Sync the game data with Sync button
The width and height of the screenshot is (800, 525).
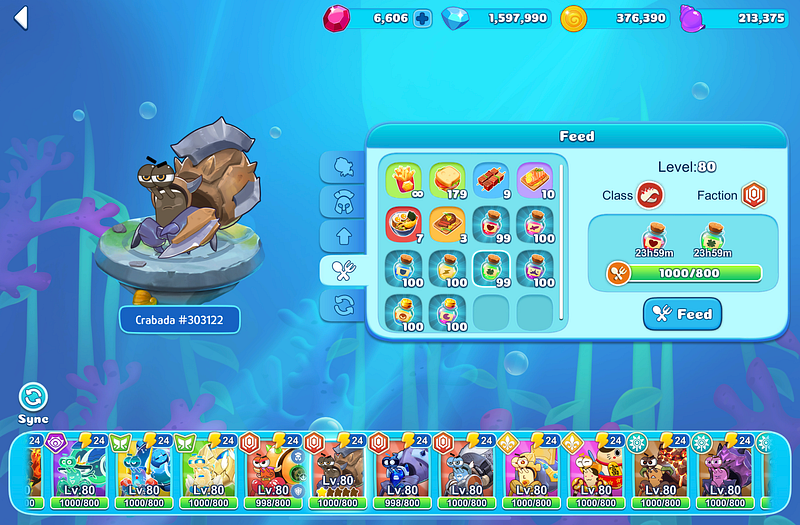click(33, 397)
